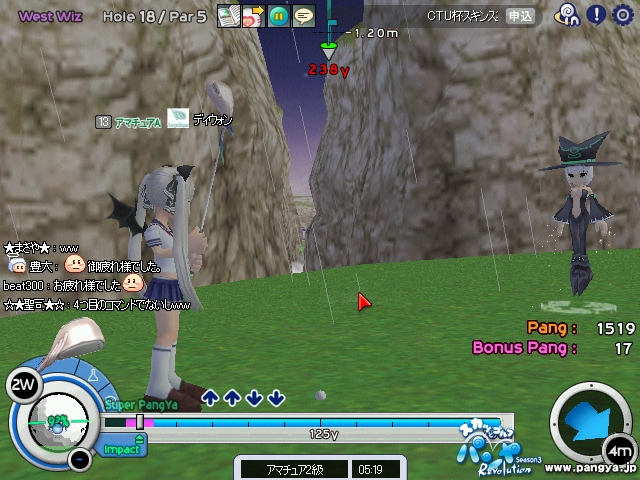The width and height of the screenshot is (640, 480).
Task: Click the heart card with arrow icon
Action: (253, 16)
